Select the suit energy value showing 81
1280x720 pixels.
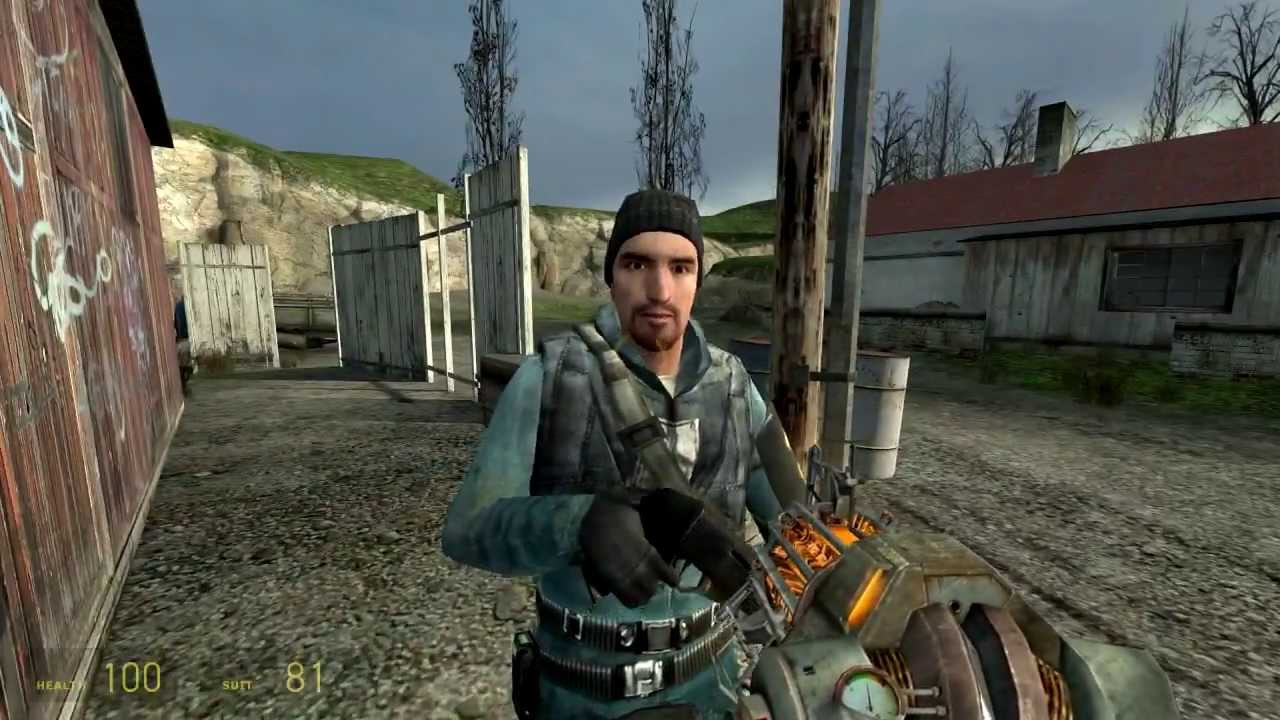click(305, 678)
